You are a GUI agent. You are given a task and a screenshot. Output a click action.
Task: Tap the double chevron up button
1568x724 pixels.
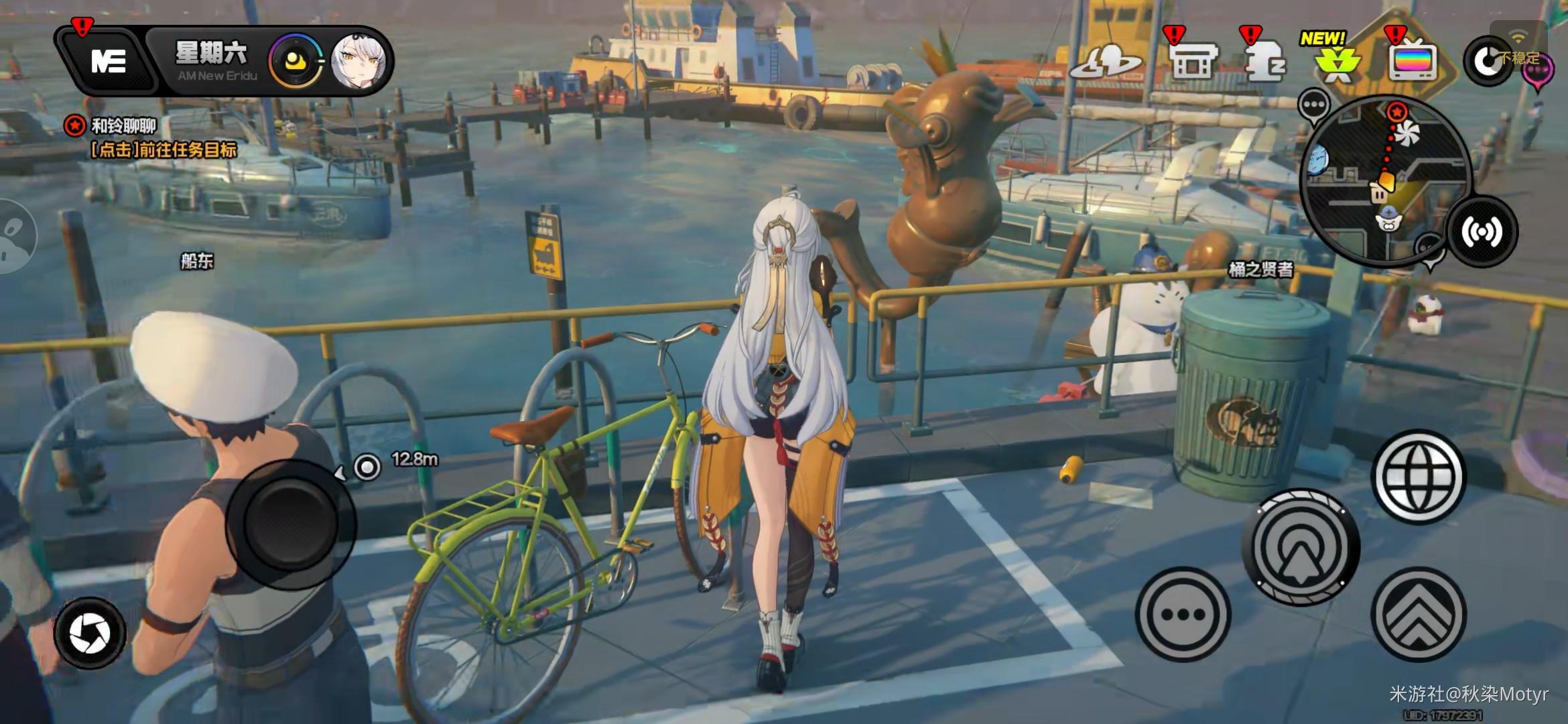[x=1419, y=615]
